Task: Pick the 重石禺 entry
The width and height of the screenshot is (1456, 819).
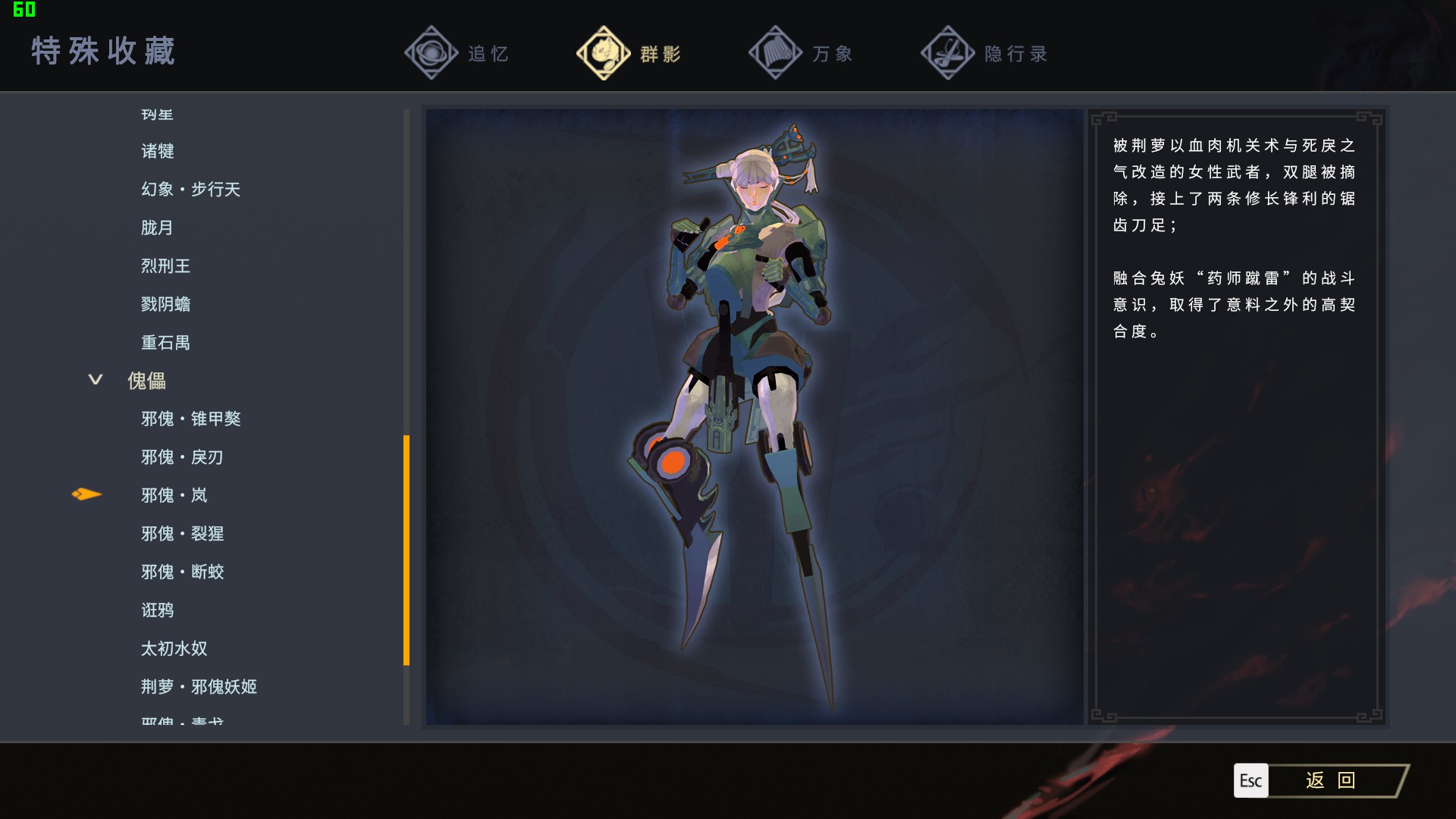Action: point(165,343)
